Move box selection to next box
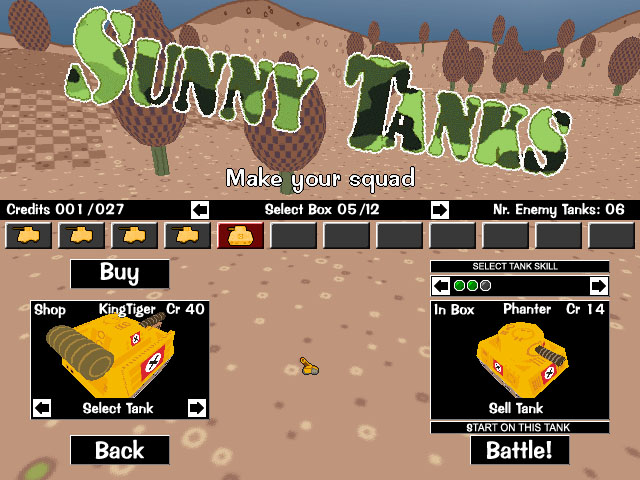The height and width of the screenshot is (480, 640). point(439,210)
